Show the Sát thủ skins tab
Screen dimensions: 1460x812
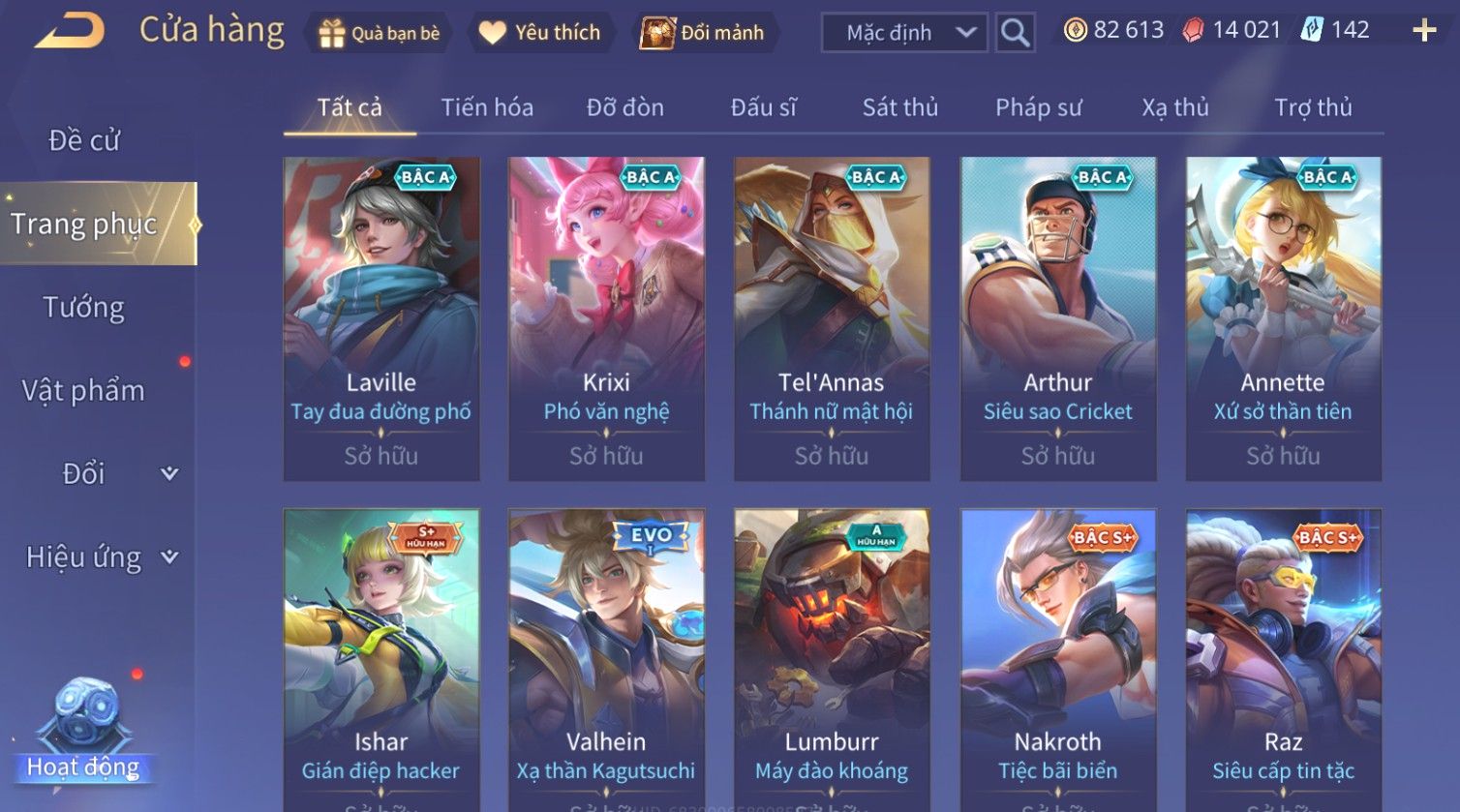900,107
